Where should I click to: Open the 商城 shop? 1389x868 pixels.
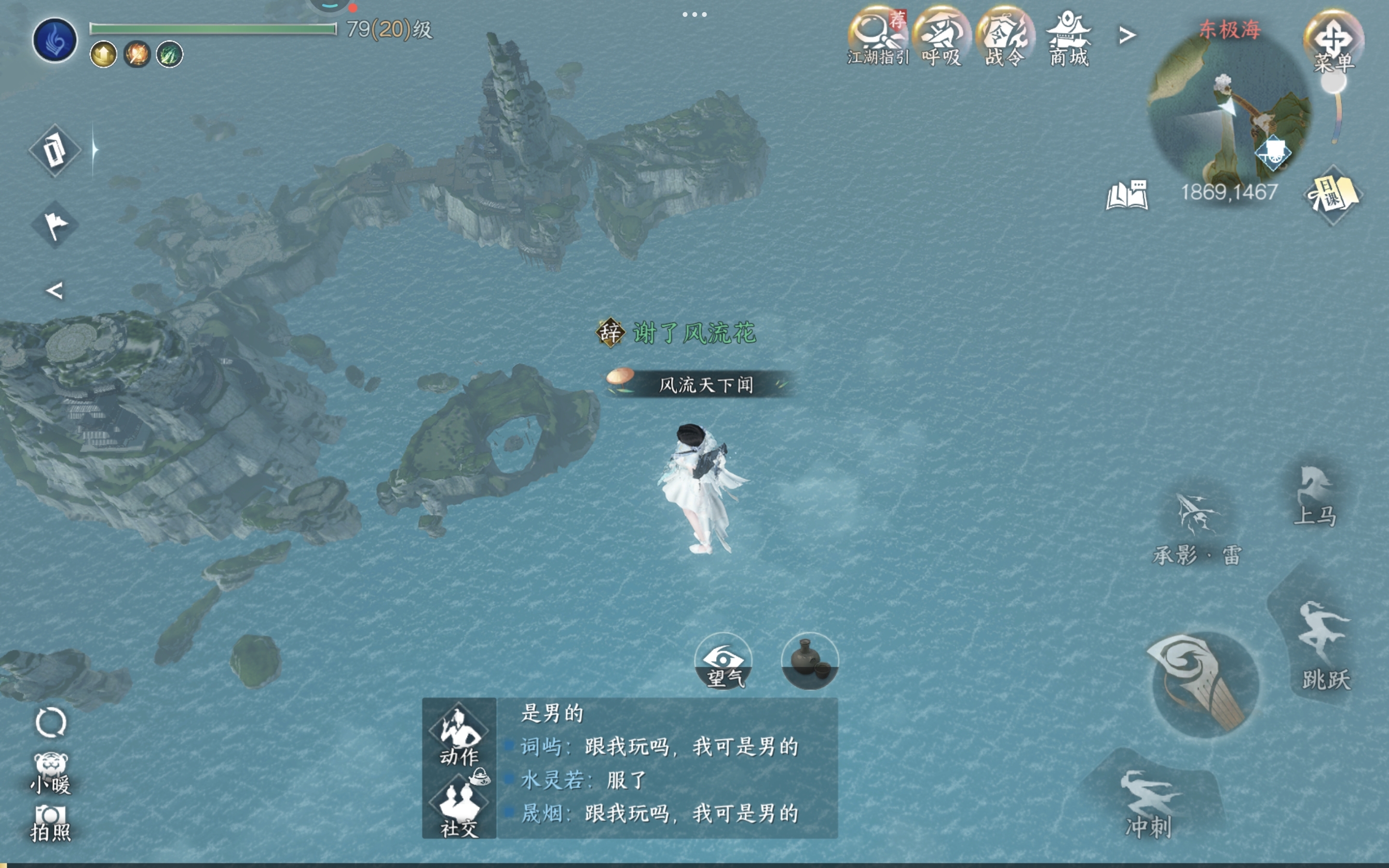pyautogui.click(x=1068, y=36)
